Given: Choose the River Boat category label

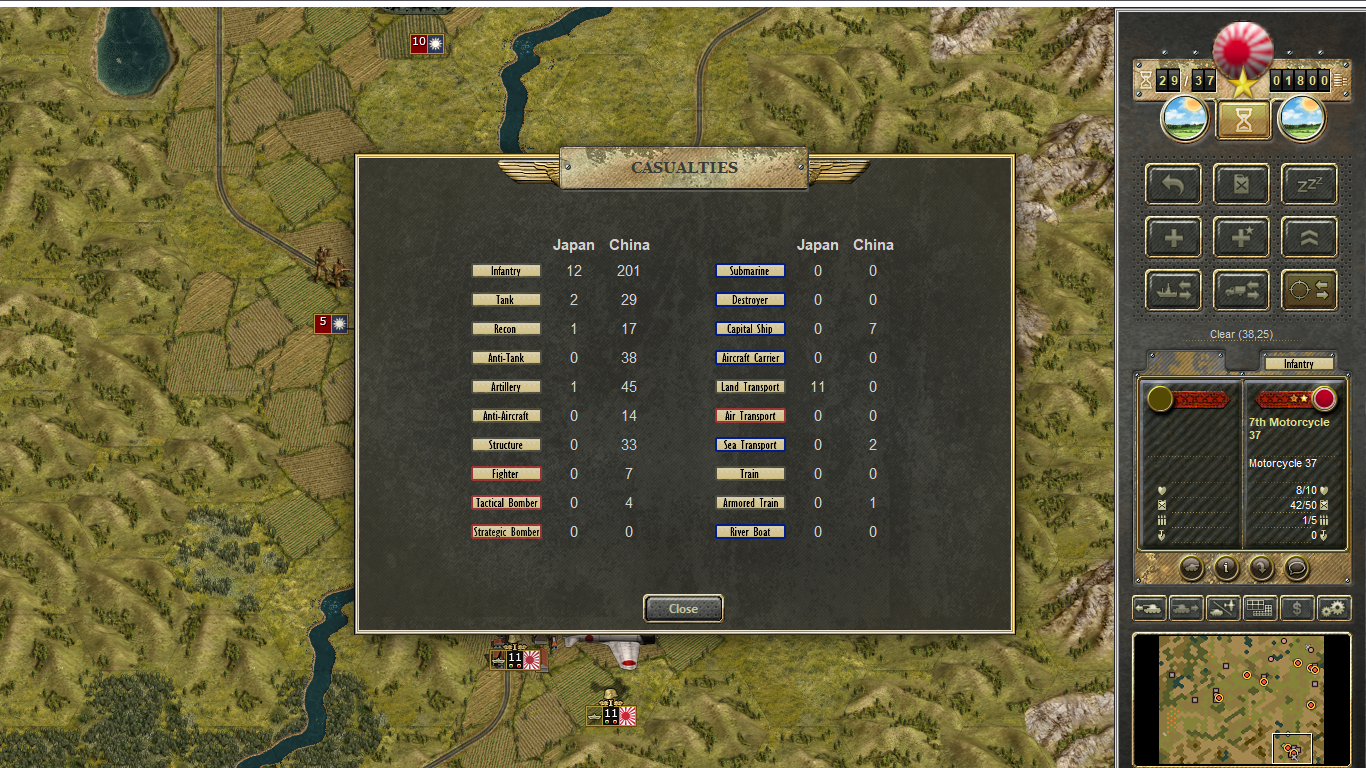Looking at the screenshot, I should (750, 532).
